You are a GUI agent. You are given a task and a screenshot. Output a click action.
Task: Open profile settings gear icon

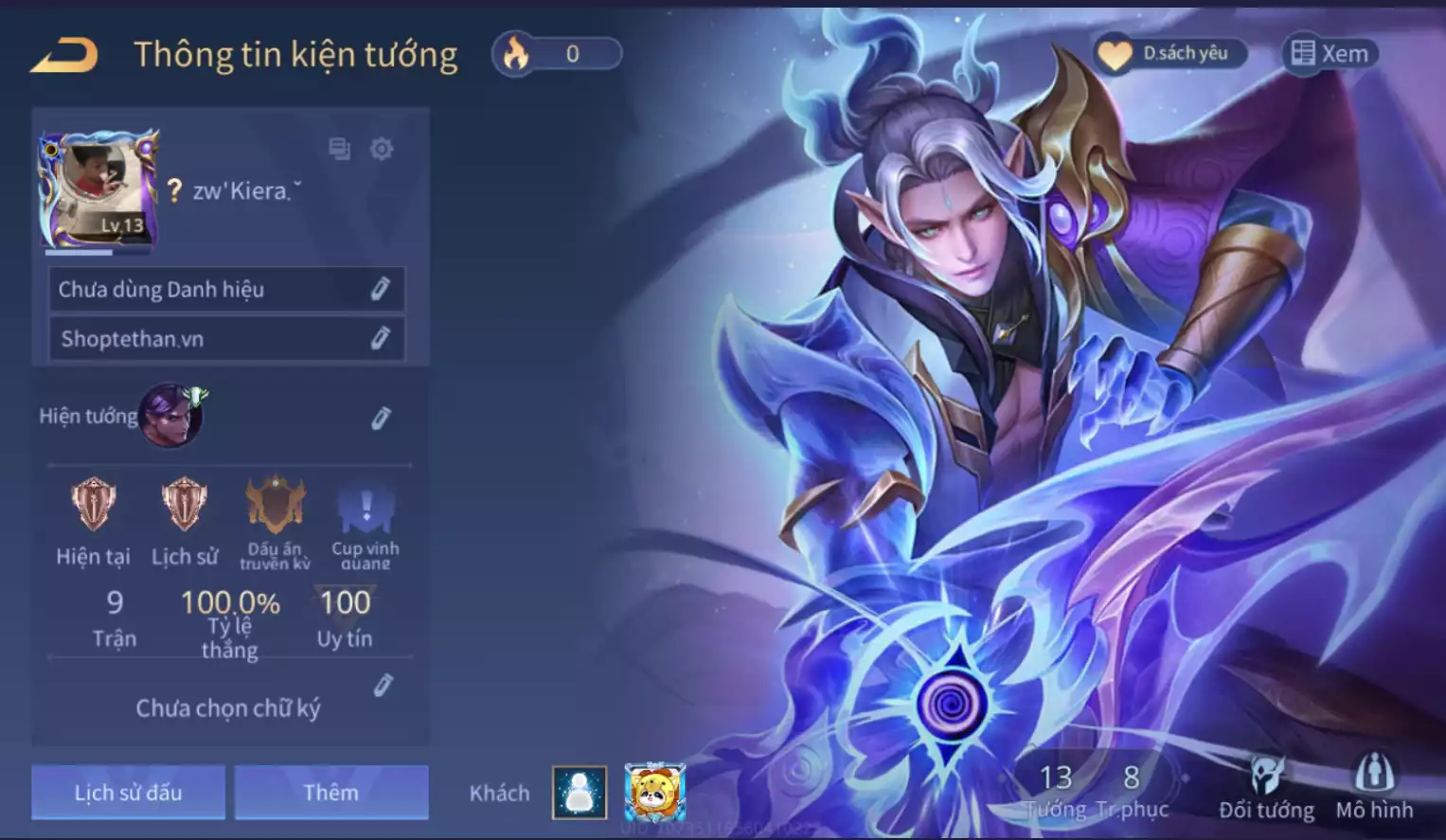click(382, 149)
